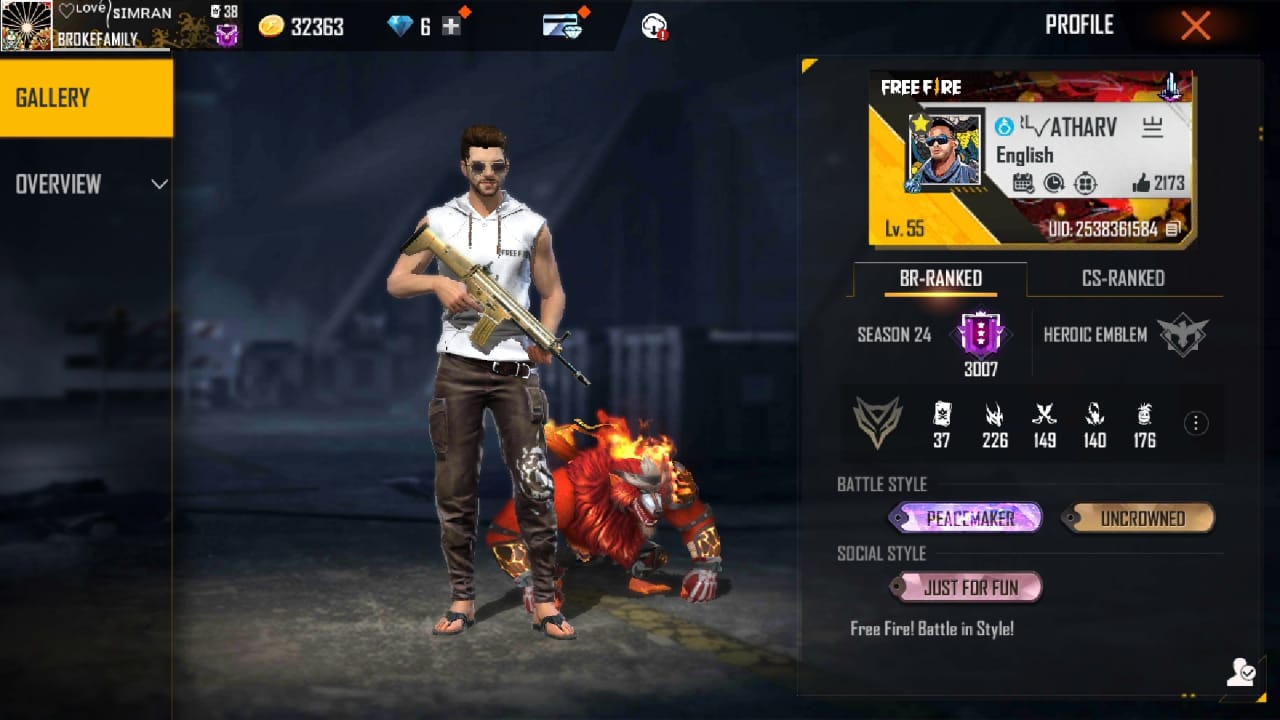Viewport: 1280px width, 720px height.
Task: Open the Heroic Emblem badge
Action: click(1182, 335)
